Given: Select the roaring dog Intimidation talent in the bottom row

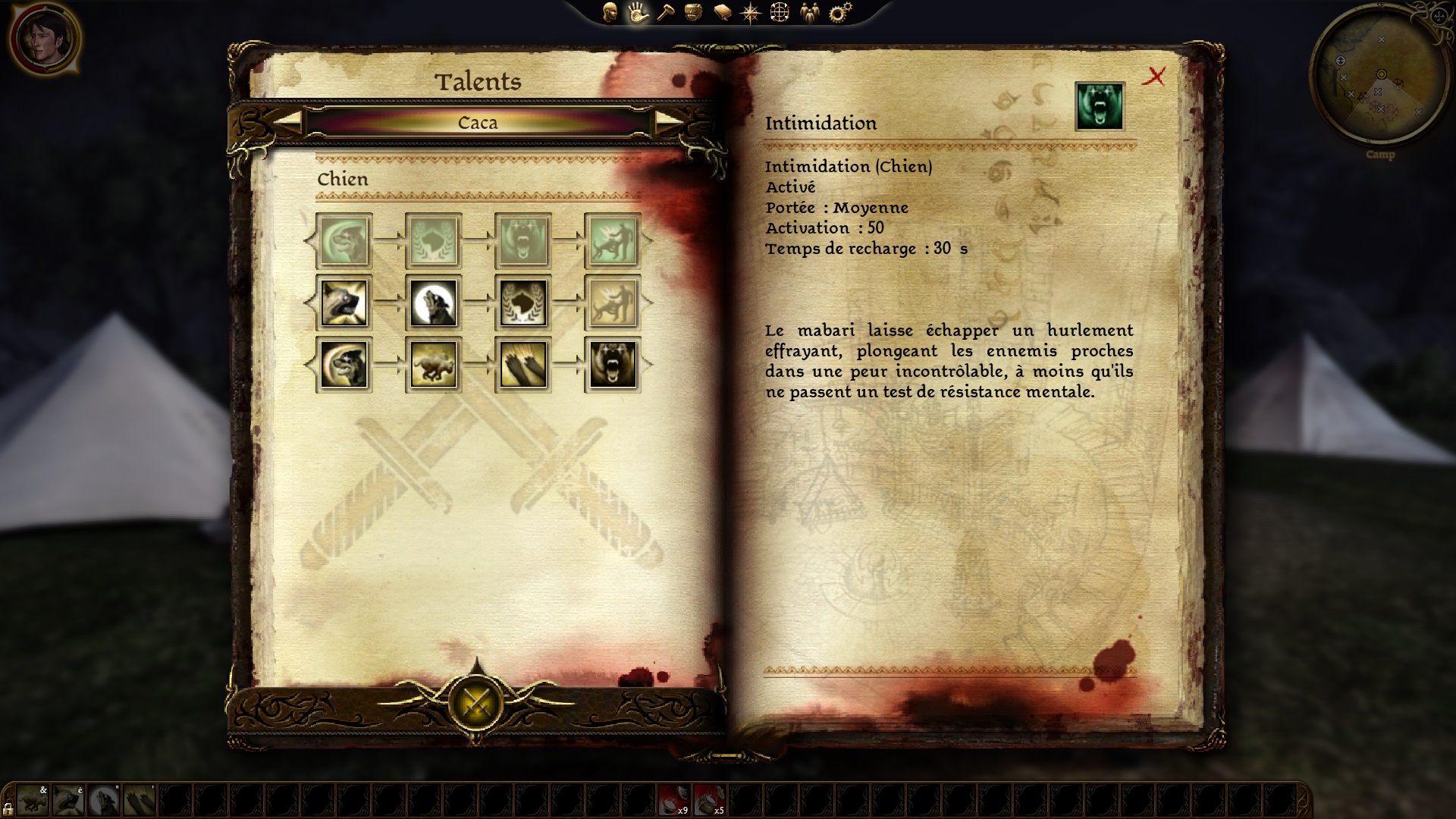Looking at the screenshot, I should pyautogui.click(x=613, y=365).
